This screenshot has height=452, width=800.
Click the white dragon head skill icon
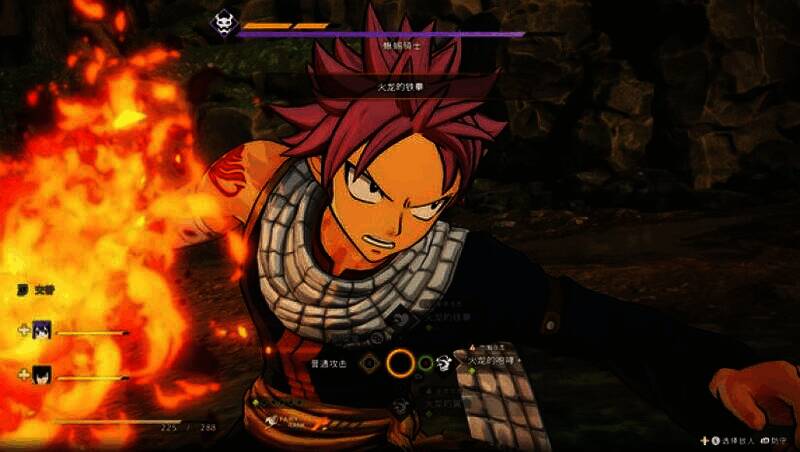[446, 362]
